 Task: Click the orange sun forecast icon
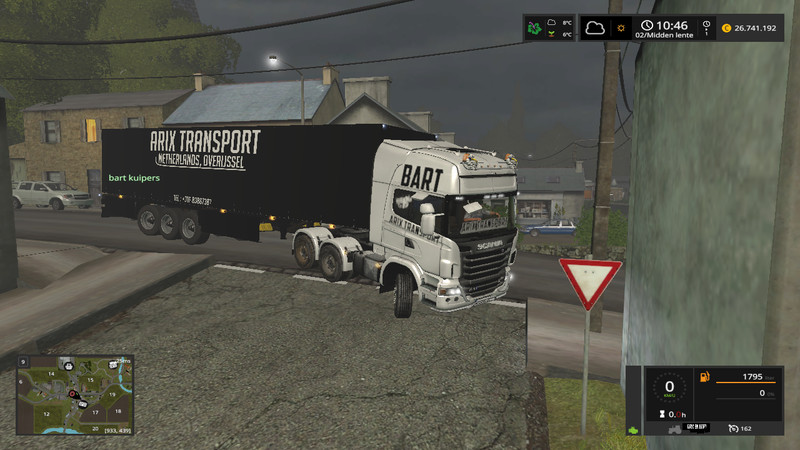(x=622, y=28)
